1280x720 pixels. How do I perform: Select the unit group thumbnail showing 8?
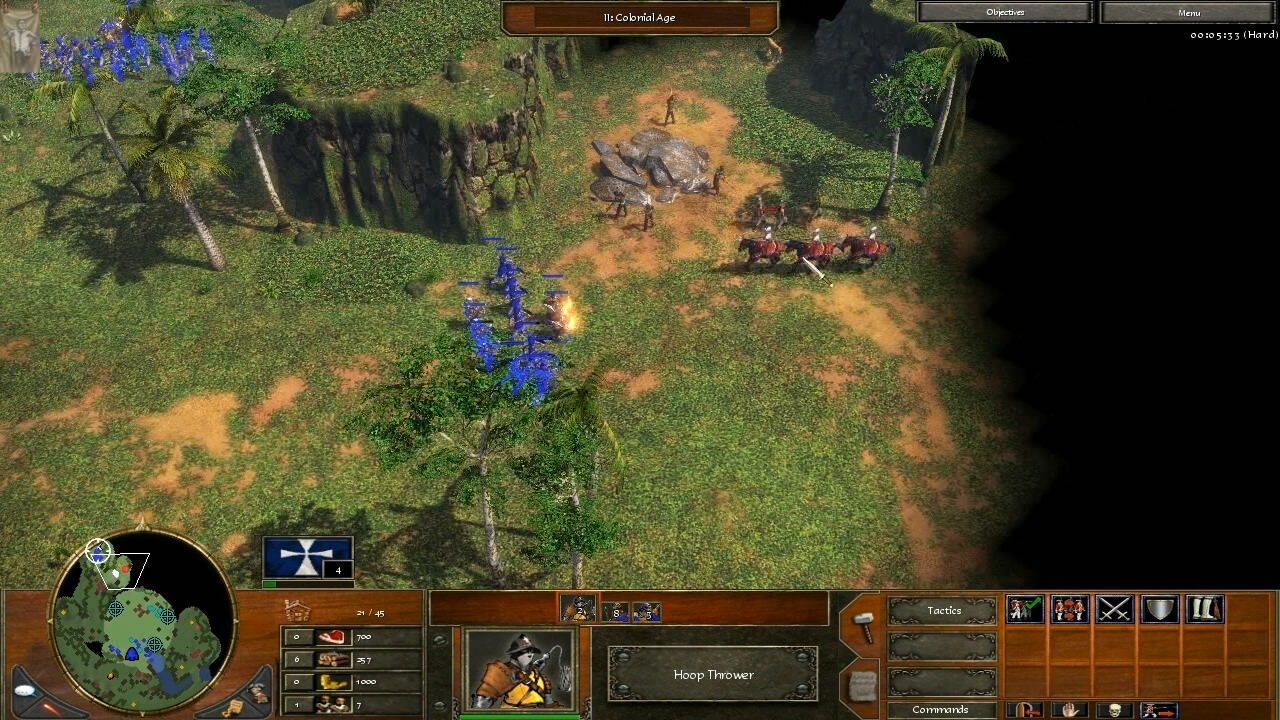(617, 613)
